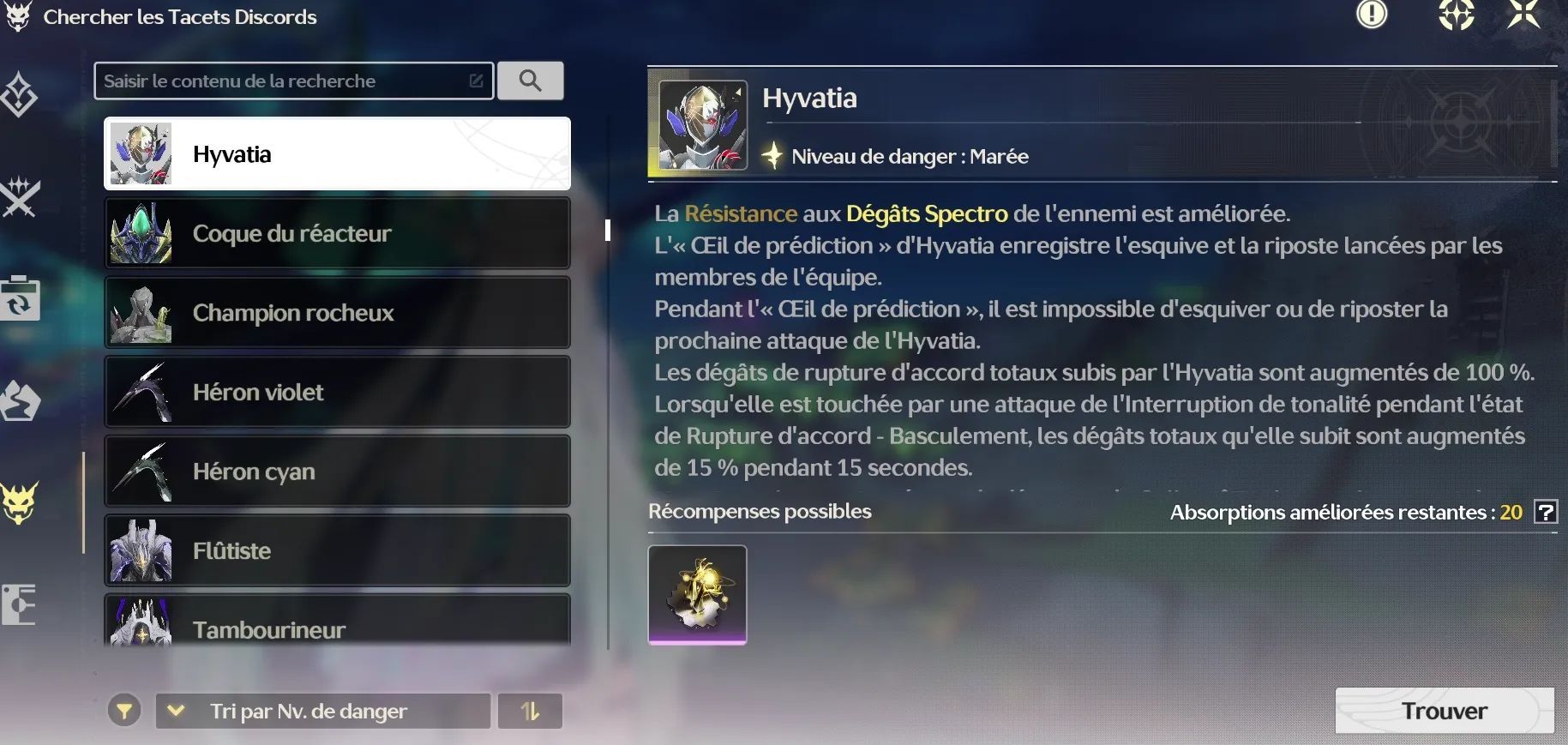Viewport: 1568px width, 745px height.
Task: Select the Coque du réacteur entry
Action: pyautogui.click(x=337, y=233)
